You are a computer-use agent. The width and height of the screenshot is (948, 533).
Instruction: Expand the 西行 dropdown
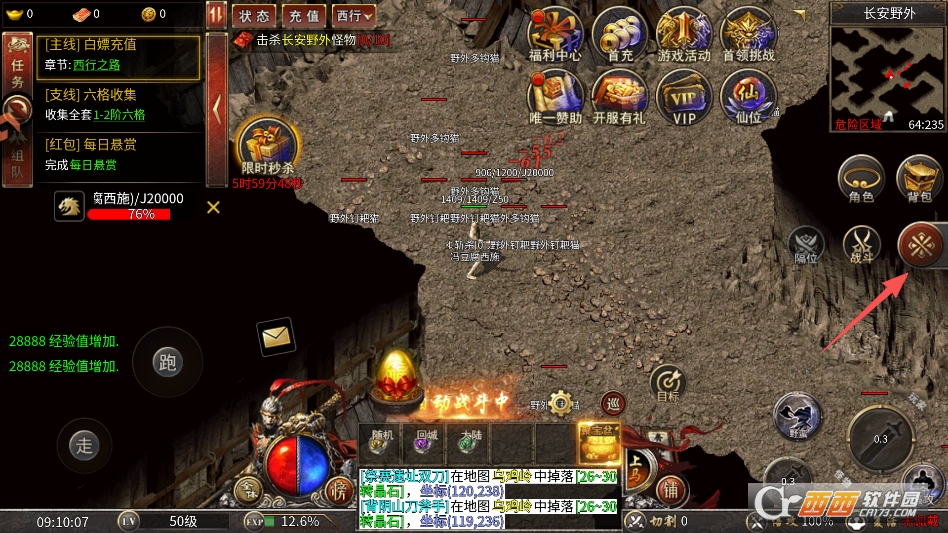pos(354,16)
